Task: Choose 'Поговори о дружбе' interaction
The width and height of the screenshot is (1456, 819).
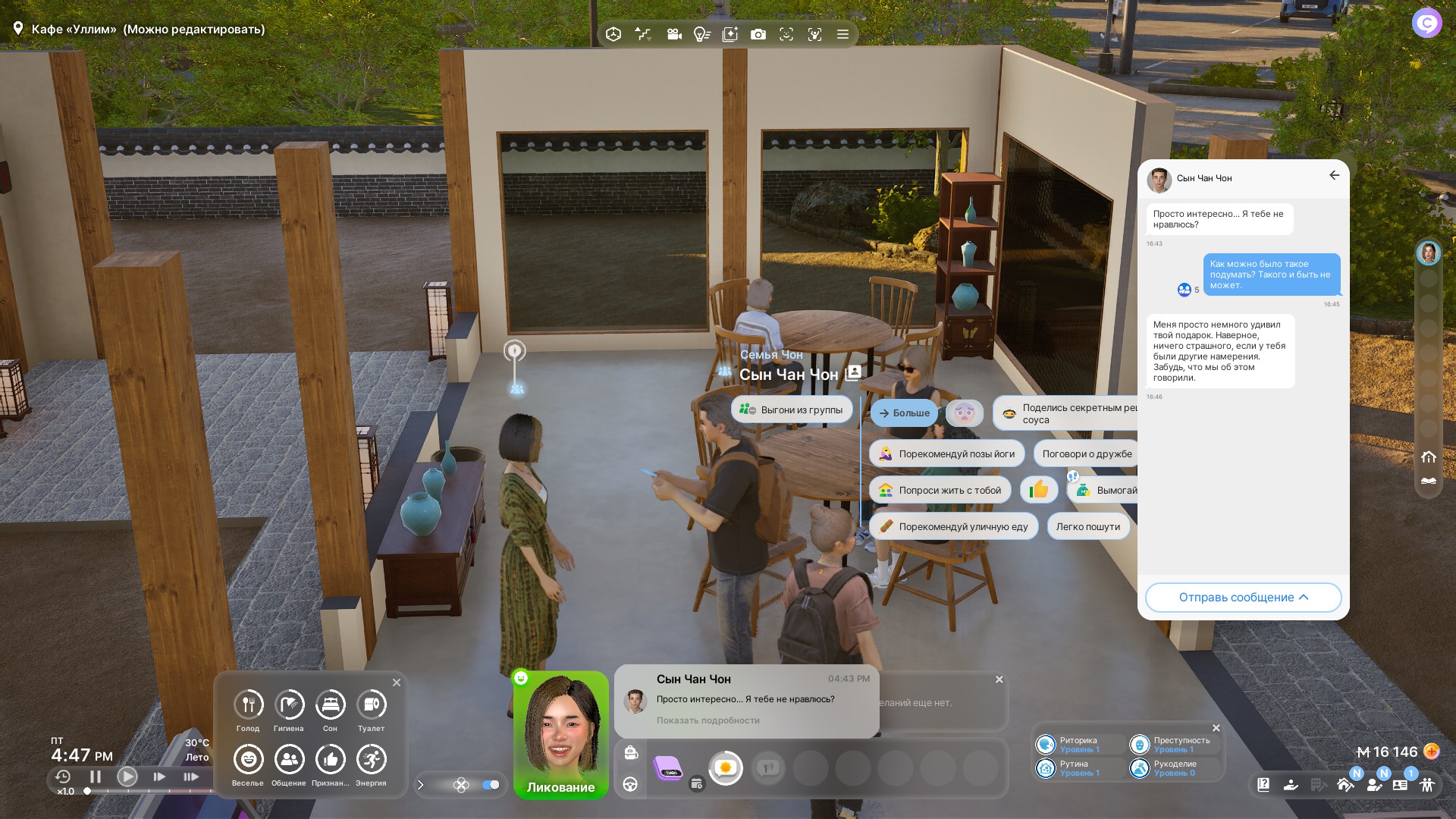Action: (x=1087, y=454)
